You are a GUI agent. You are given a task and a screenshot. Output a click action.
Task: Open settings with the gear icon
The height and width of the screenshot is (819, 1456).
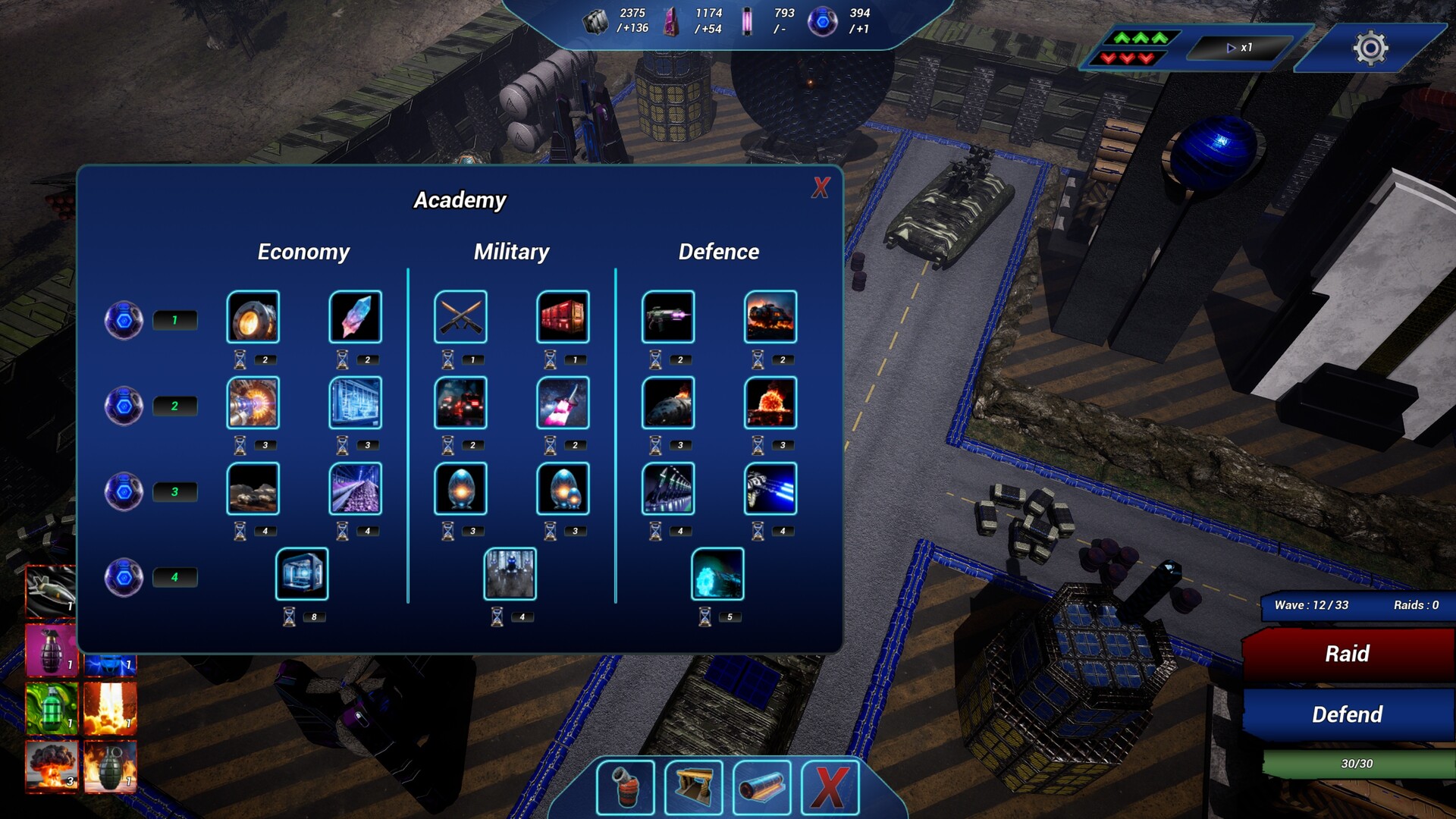tap(1370, 49)
